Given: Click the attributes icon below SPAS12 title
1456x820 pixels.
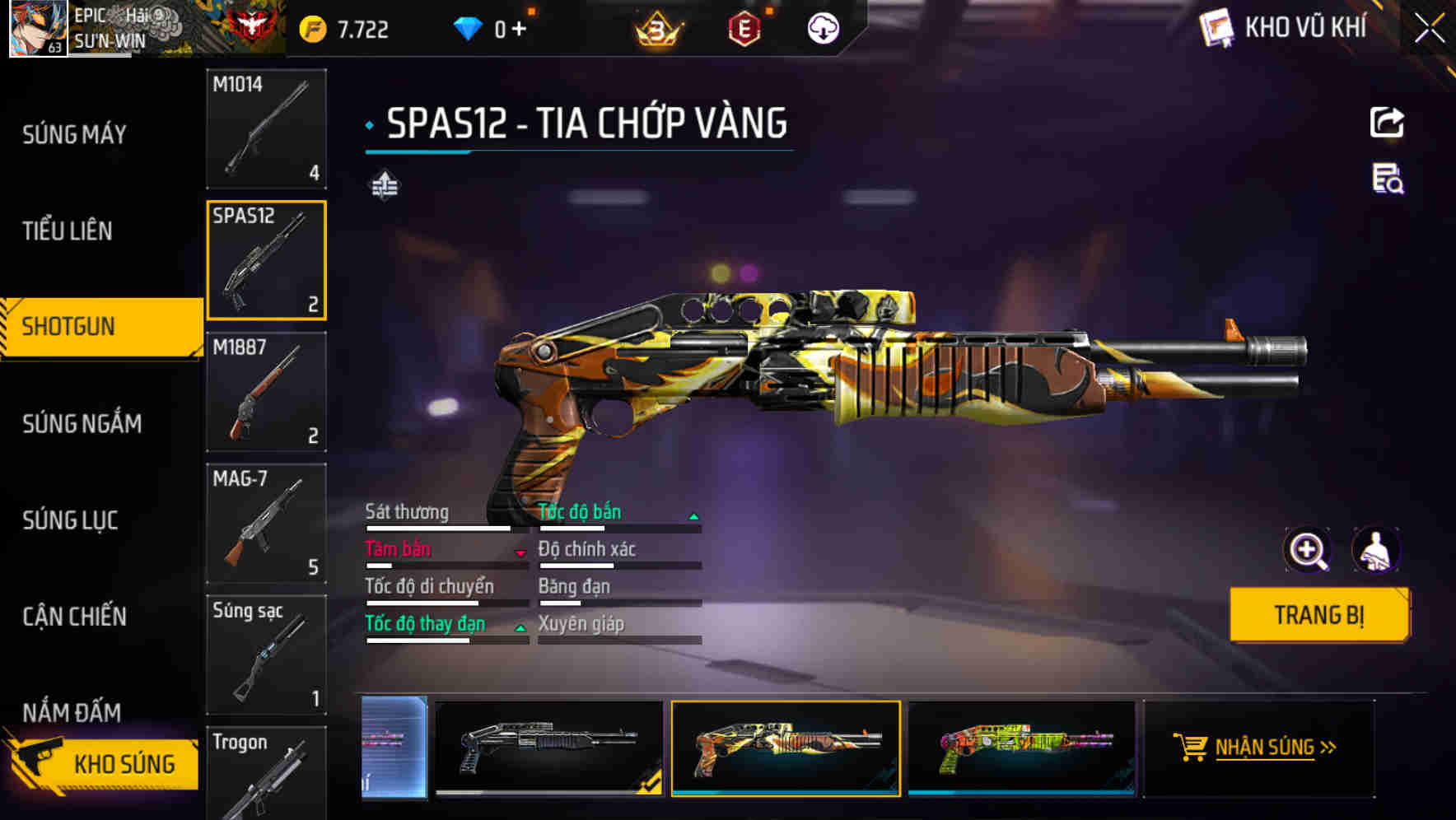Looking at the screenshot, I should [384, 186].
